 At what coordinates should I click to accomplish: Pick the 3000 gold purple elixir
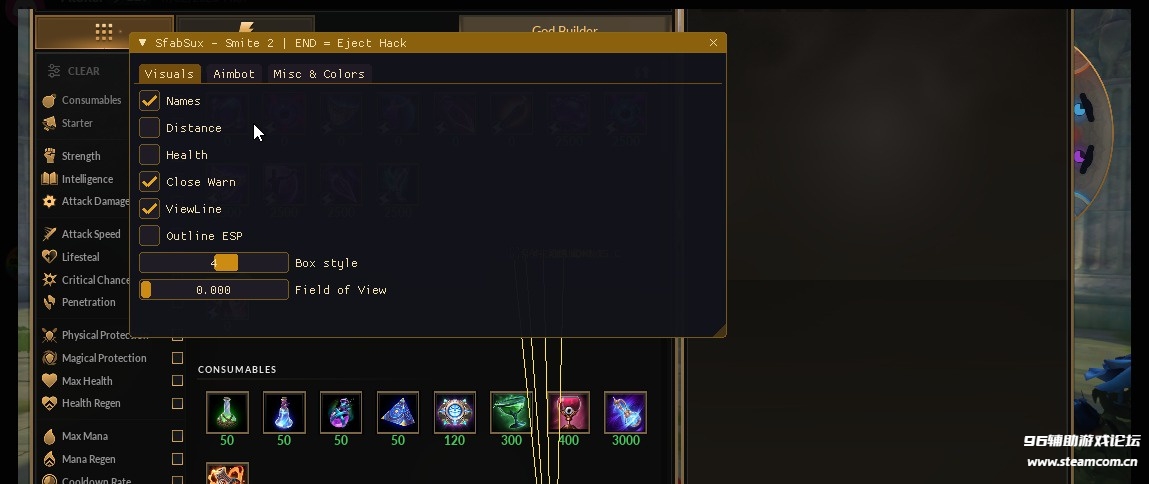[x=626, y=412]
